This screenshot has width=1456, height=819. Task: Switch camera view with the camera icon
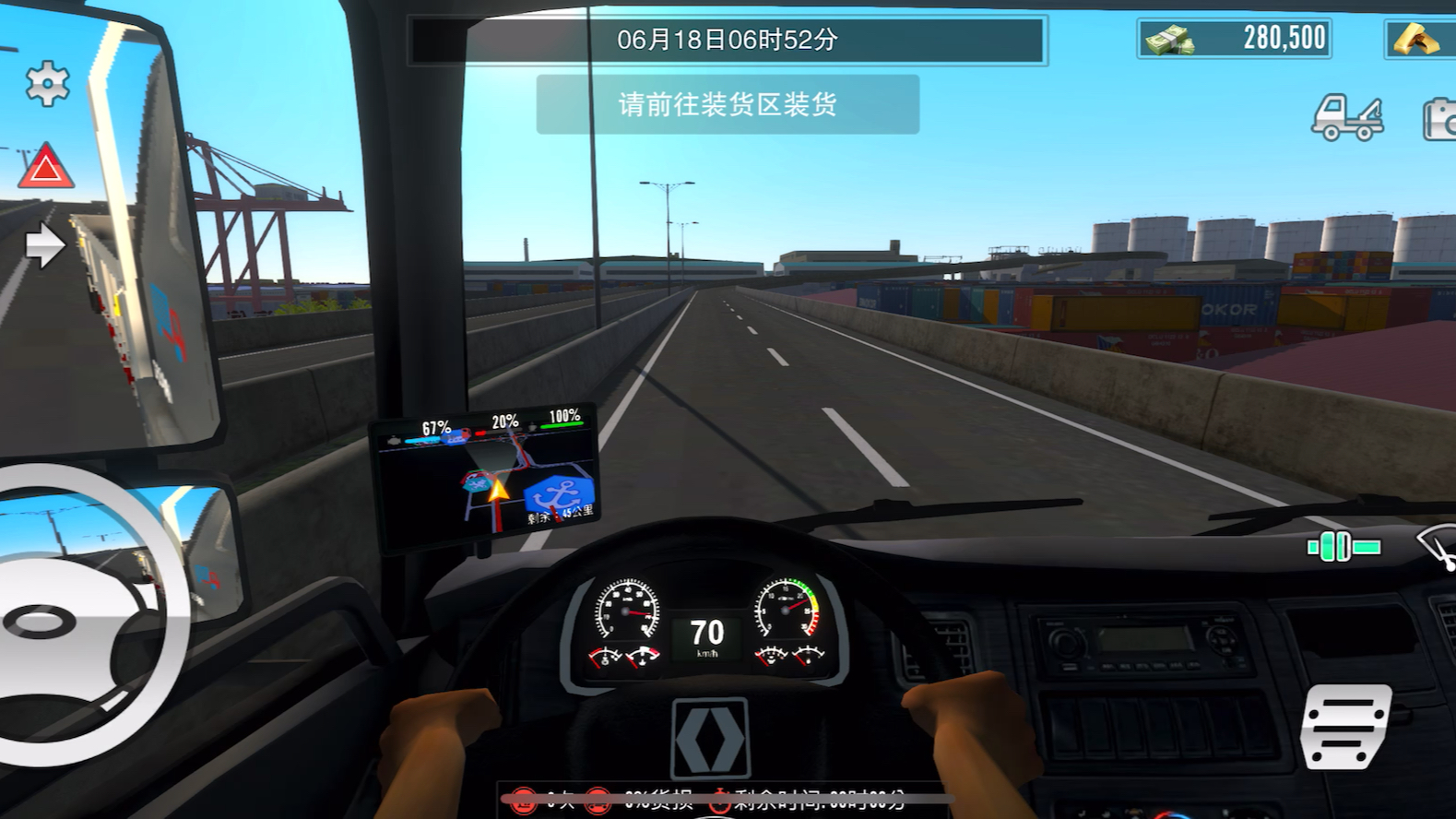coord(1439,120)
